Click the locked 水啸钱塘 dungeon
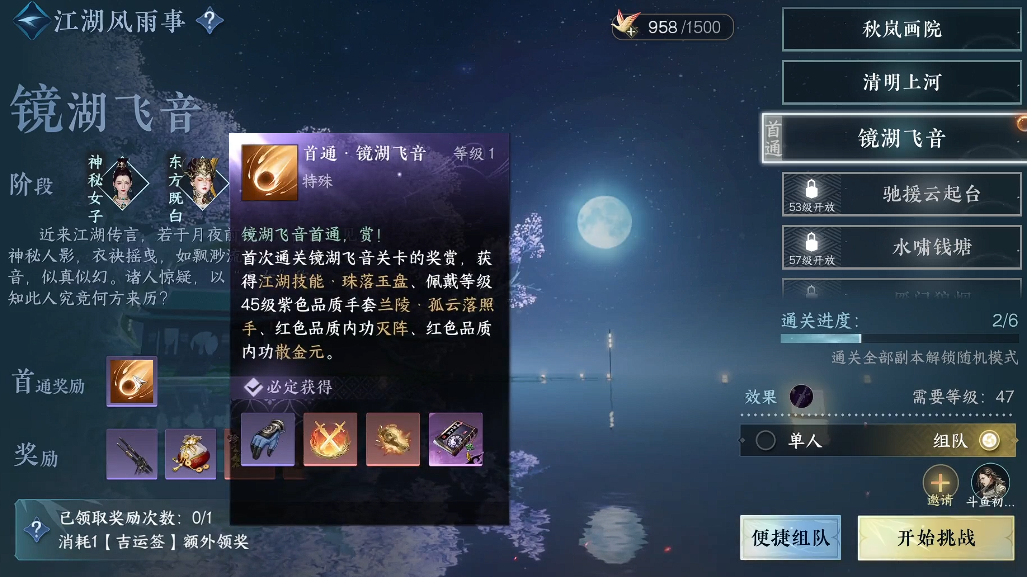The width and height of the screenshot is (1027, 577). (x=902, y=247)
